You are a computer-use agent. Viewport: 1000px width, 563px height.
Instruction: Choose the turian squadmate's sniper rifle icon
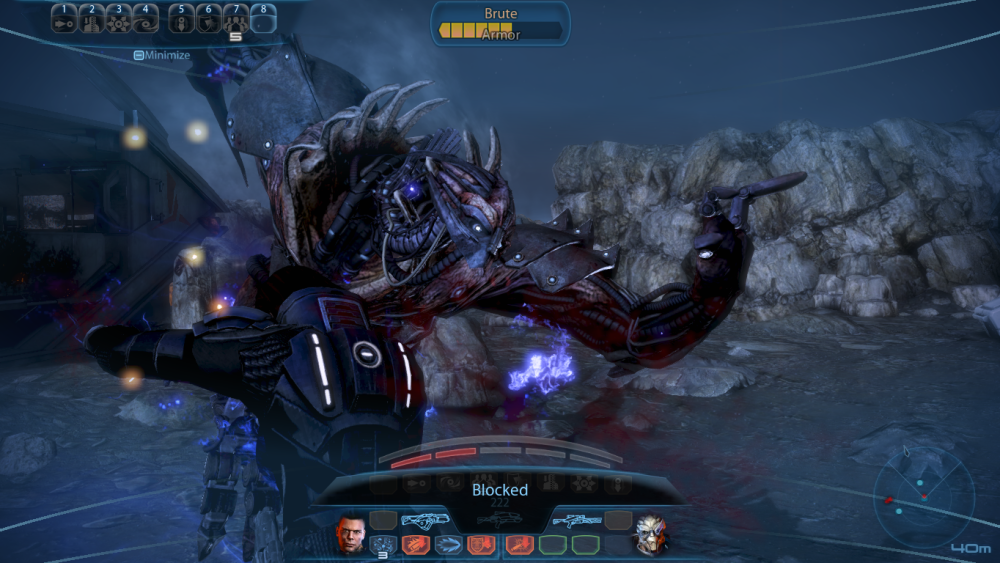(576, 520)
